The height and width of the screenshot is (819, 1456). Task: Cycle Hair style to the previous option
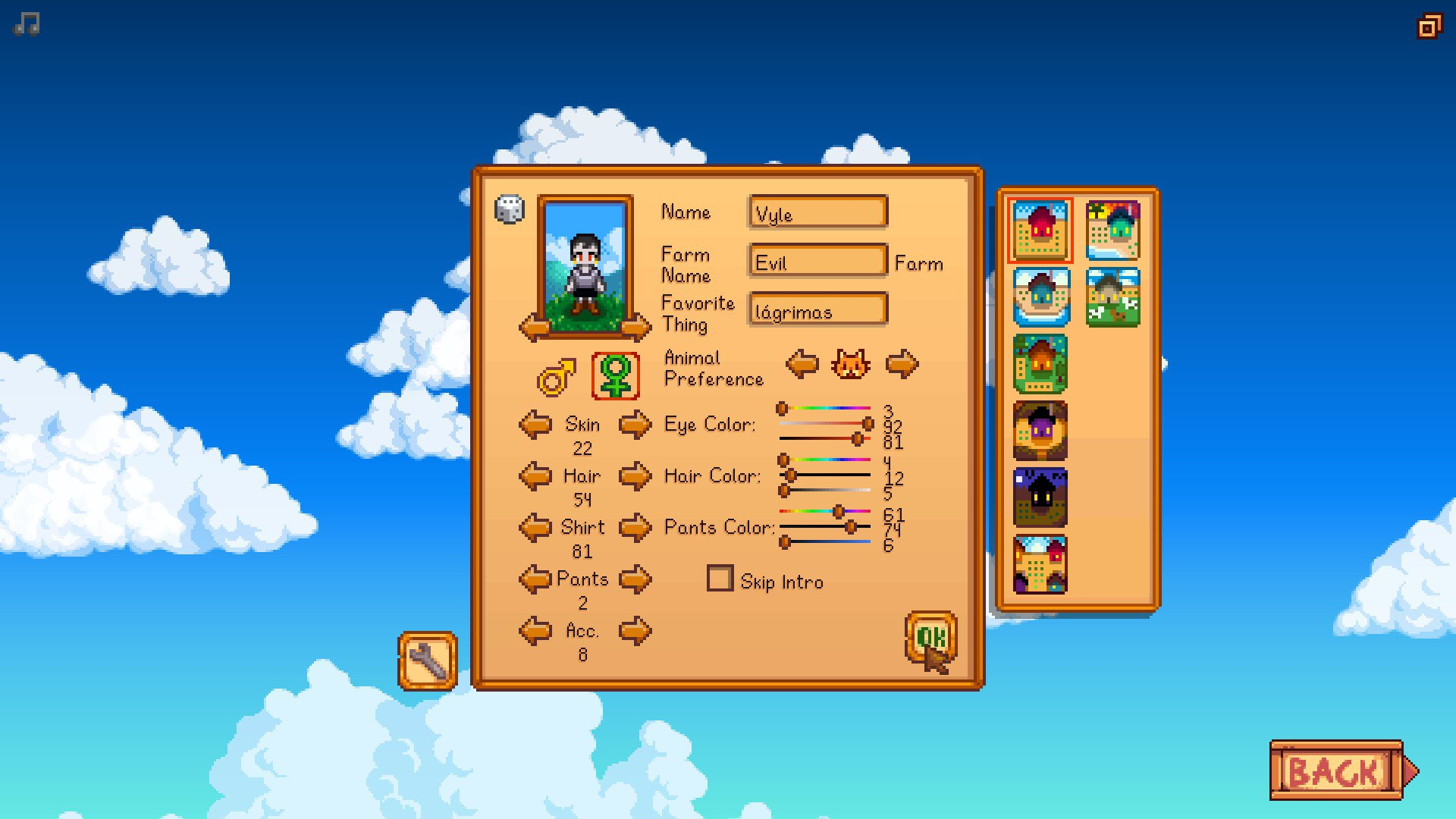click(535, 476)
